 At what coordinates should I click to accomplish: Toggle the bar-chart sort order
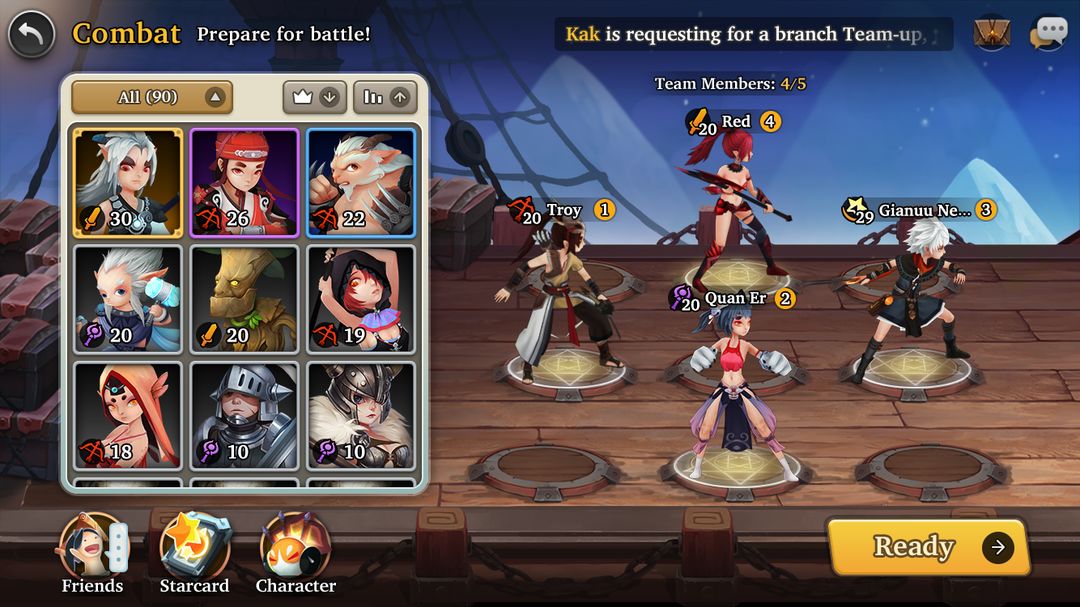click(x=385, y=97)
